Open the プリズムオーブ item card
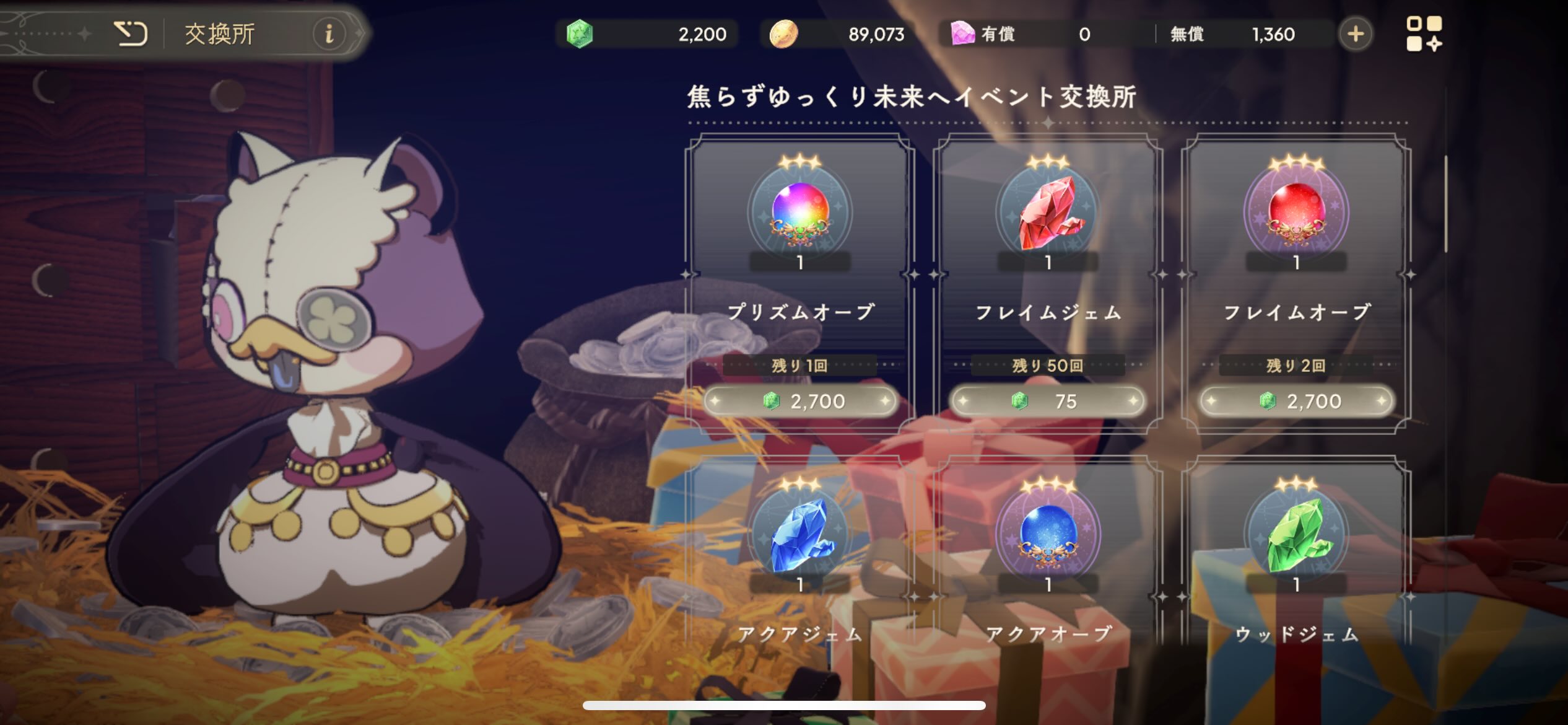 799,266
